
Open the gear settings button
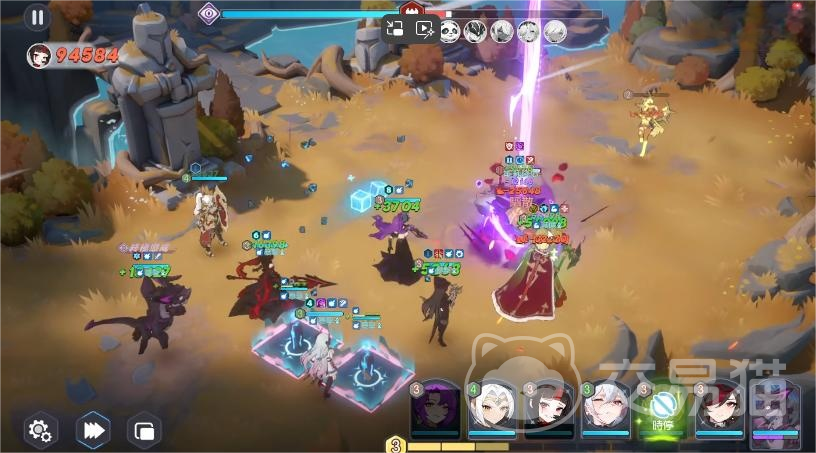40,431
